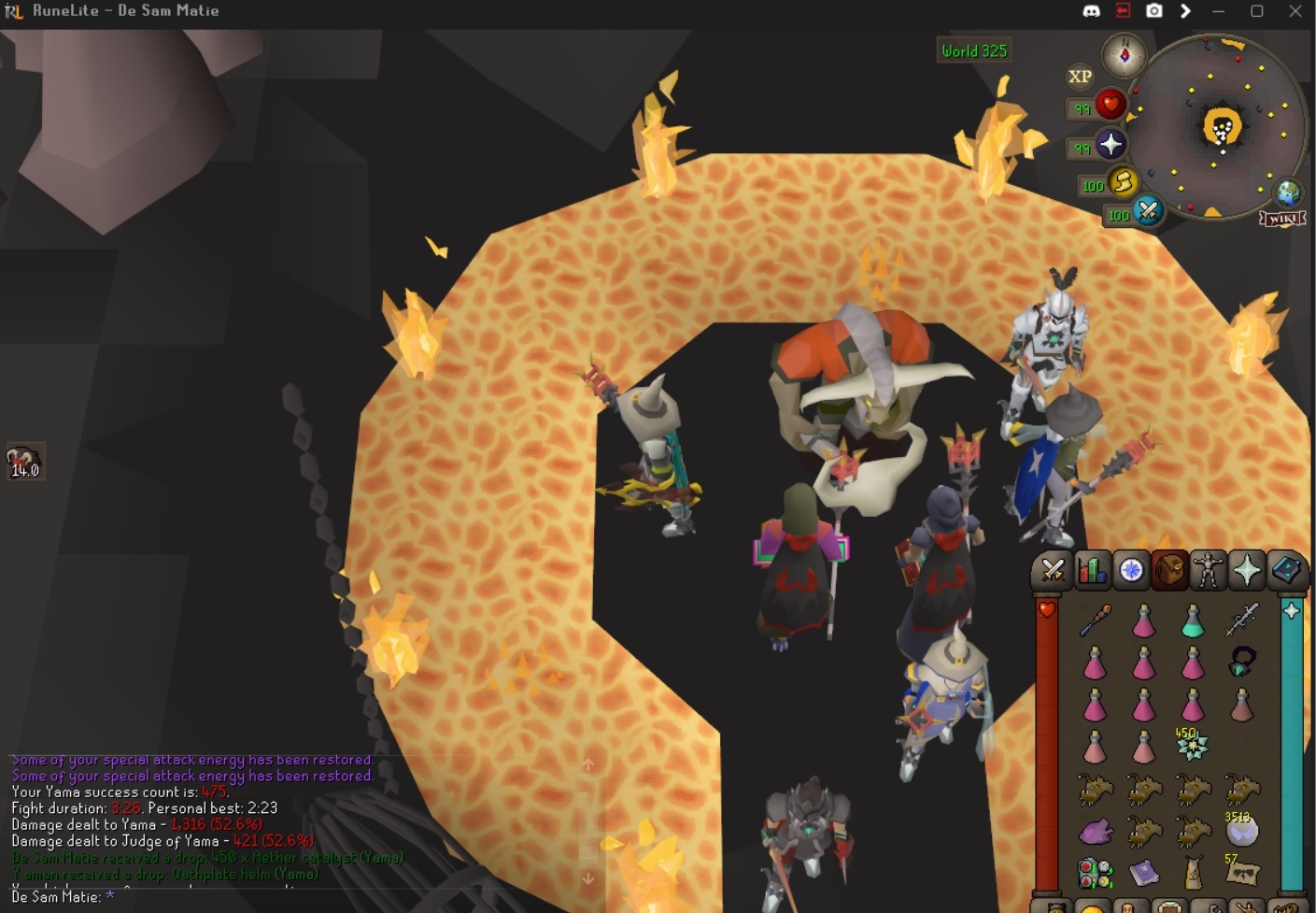Switch to the Spellbook tab
1316x913 pixels.
pyautogui.click(x=1286, y=570)
